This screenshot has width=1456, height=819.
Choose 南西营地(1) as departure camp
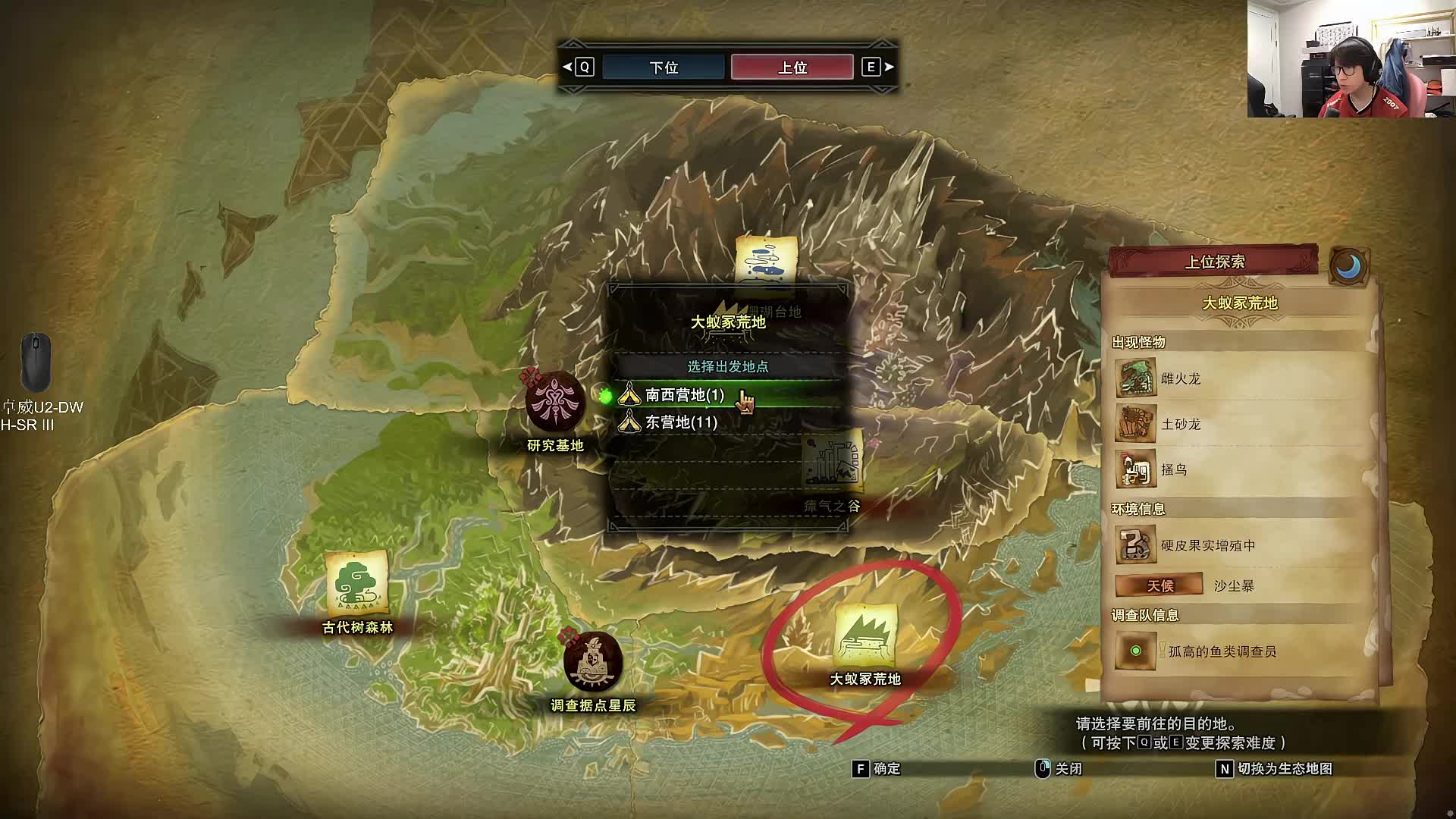[684, 395]
